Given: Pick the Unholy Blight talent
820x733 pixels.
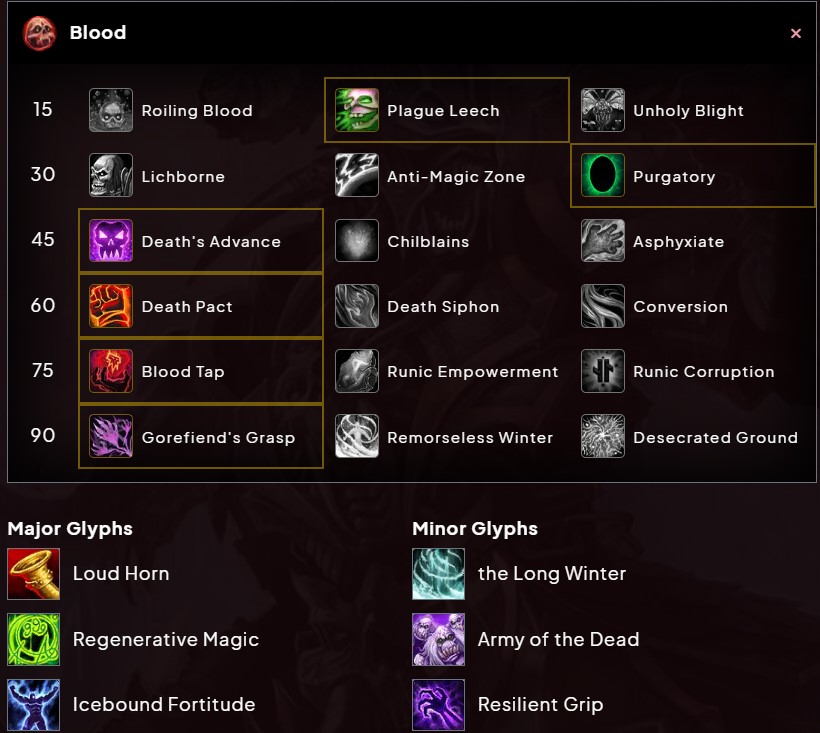Looking at the screenshot, I should [x=688, y=111].
